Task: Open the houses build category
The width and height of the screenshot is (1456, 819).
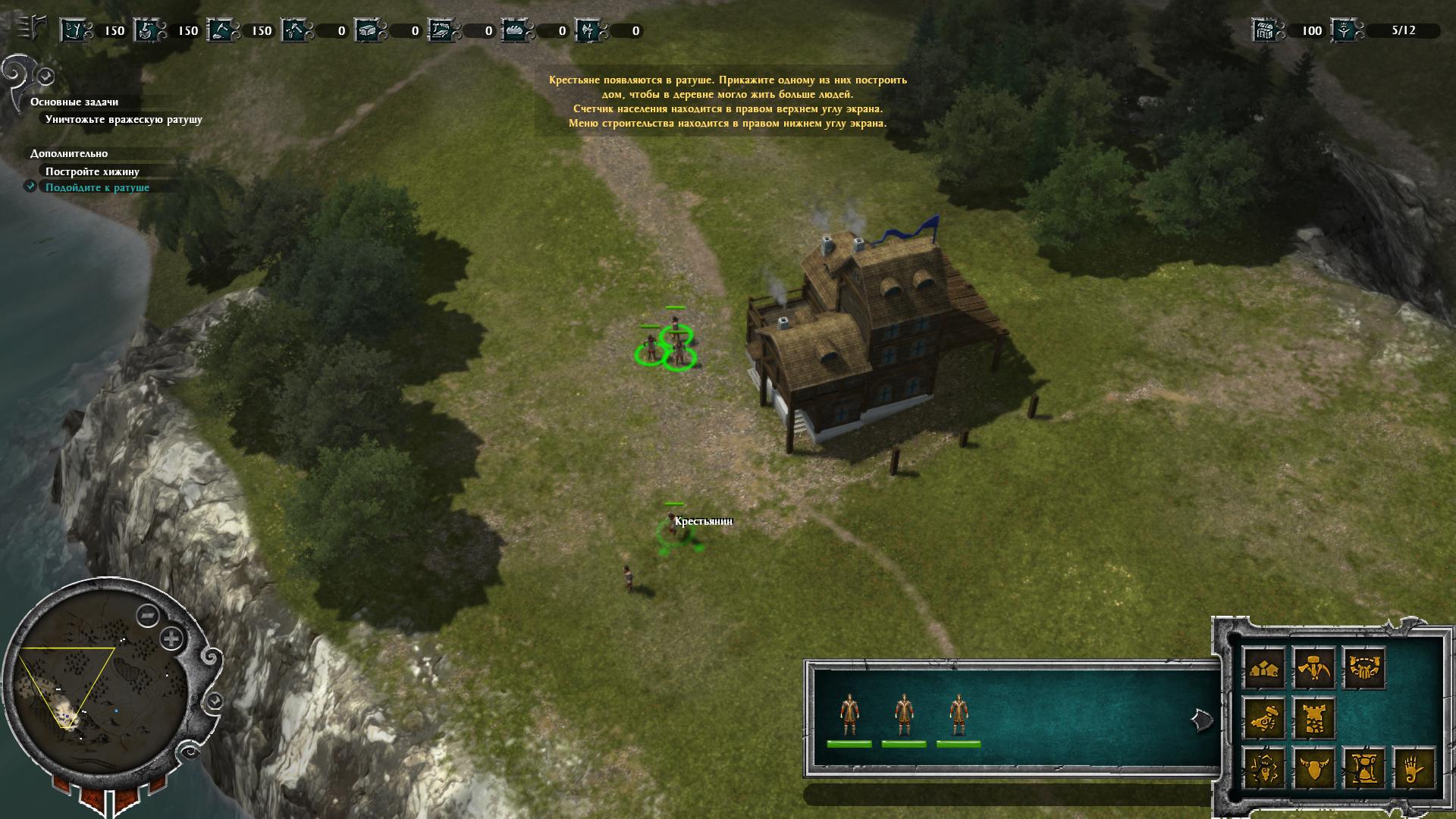Action: click(x=1264, y=668)
